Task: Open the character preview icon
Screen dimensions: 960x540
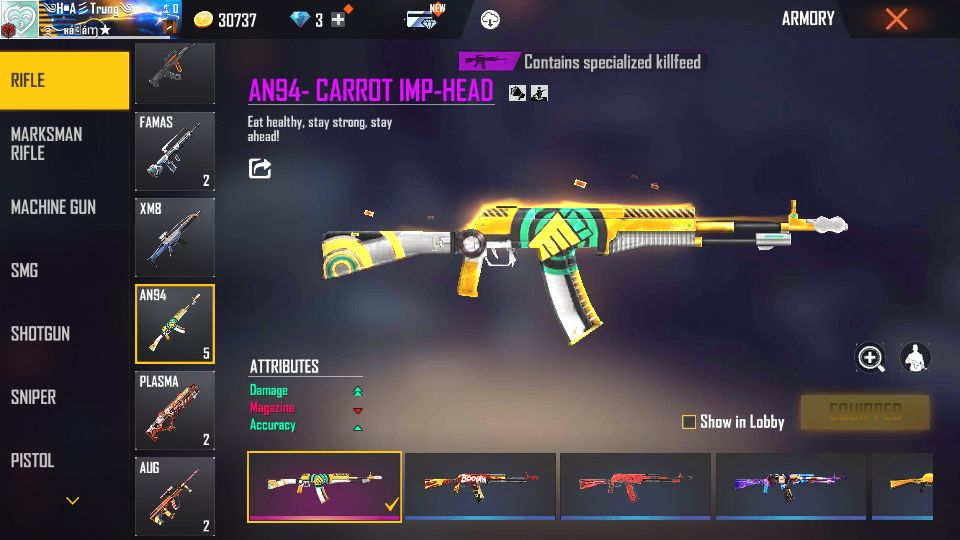Action: point(915,358)
